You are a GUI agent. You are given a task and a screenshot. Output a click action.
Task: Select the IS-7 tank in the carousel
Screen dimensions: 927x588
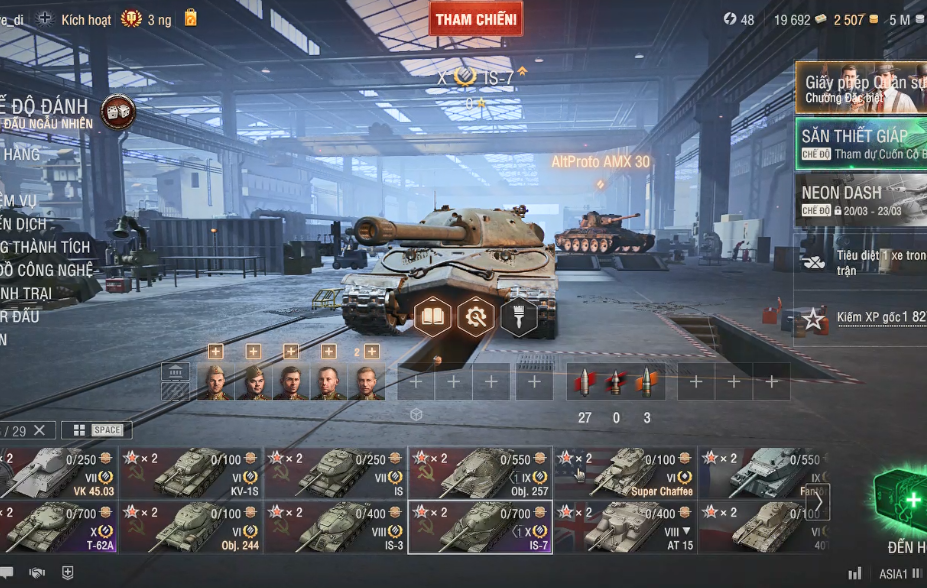(x=480, y=527)
